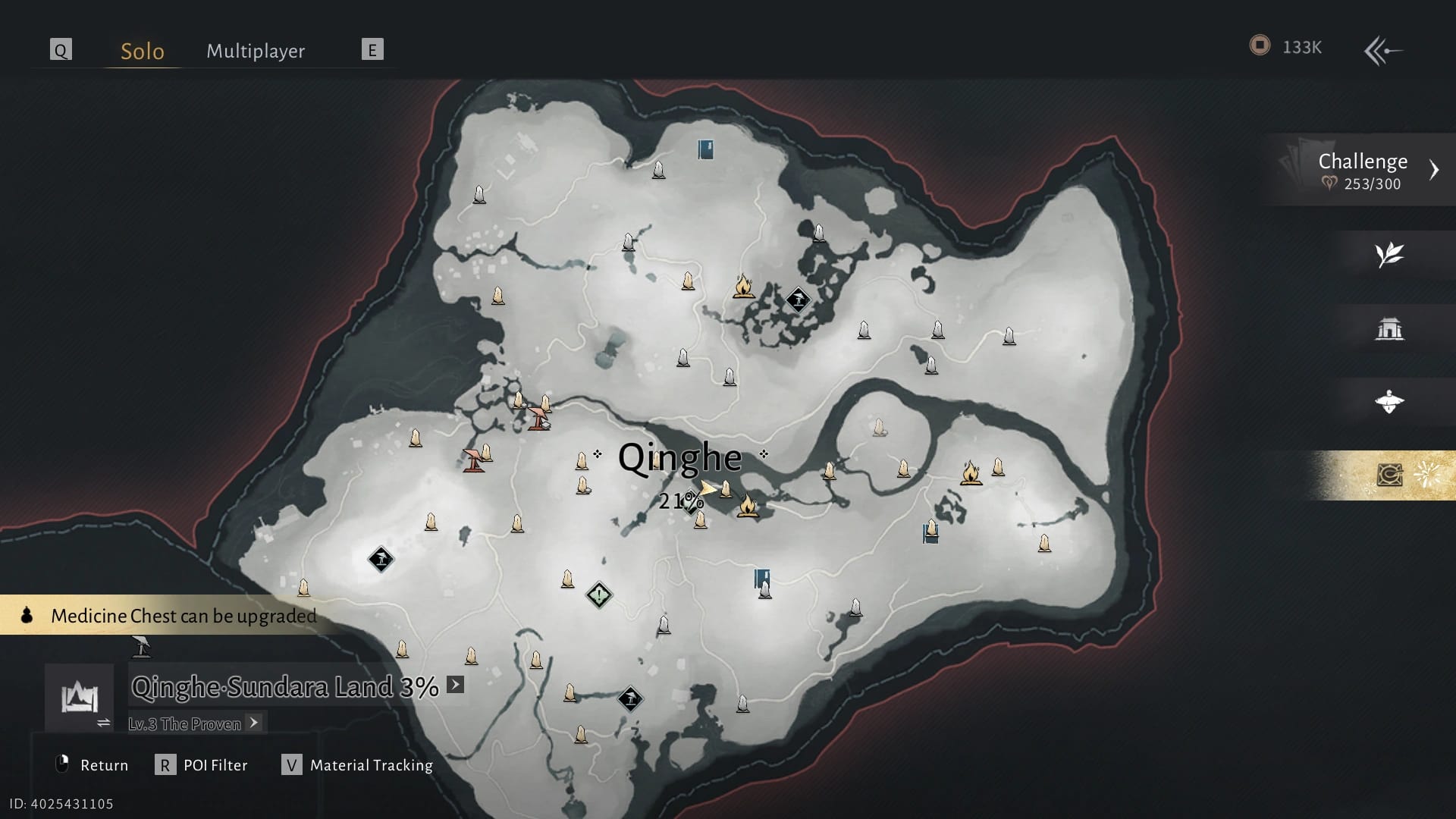Open the POI Filter
The height and width of the screenshot is (819, 1456).
click(x=202, y=765)
